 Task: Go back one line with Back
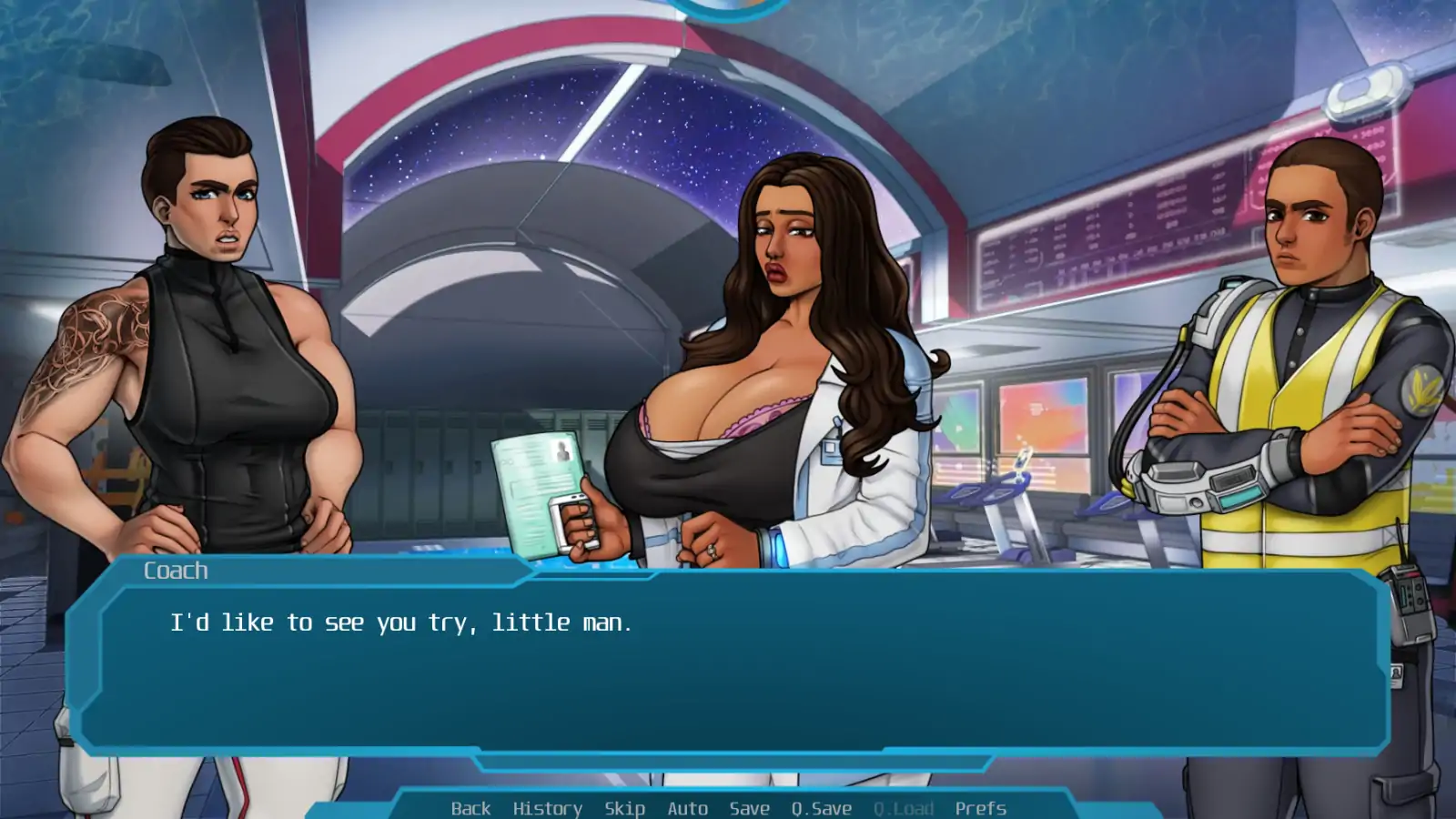pos(470,808)
